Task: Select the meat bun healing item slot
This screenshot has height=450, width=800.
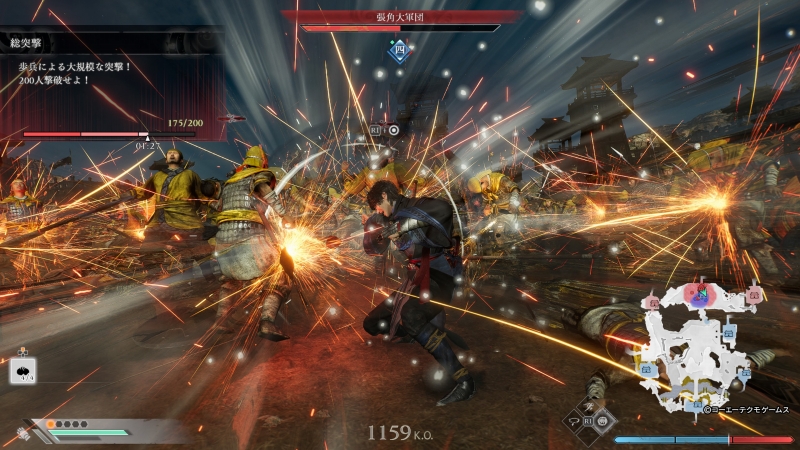Action: (22, 371)
